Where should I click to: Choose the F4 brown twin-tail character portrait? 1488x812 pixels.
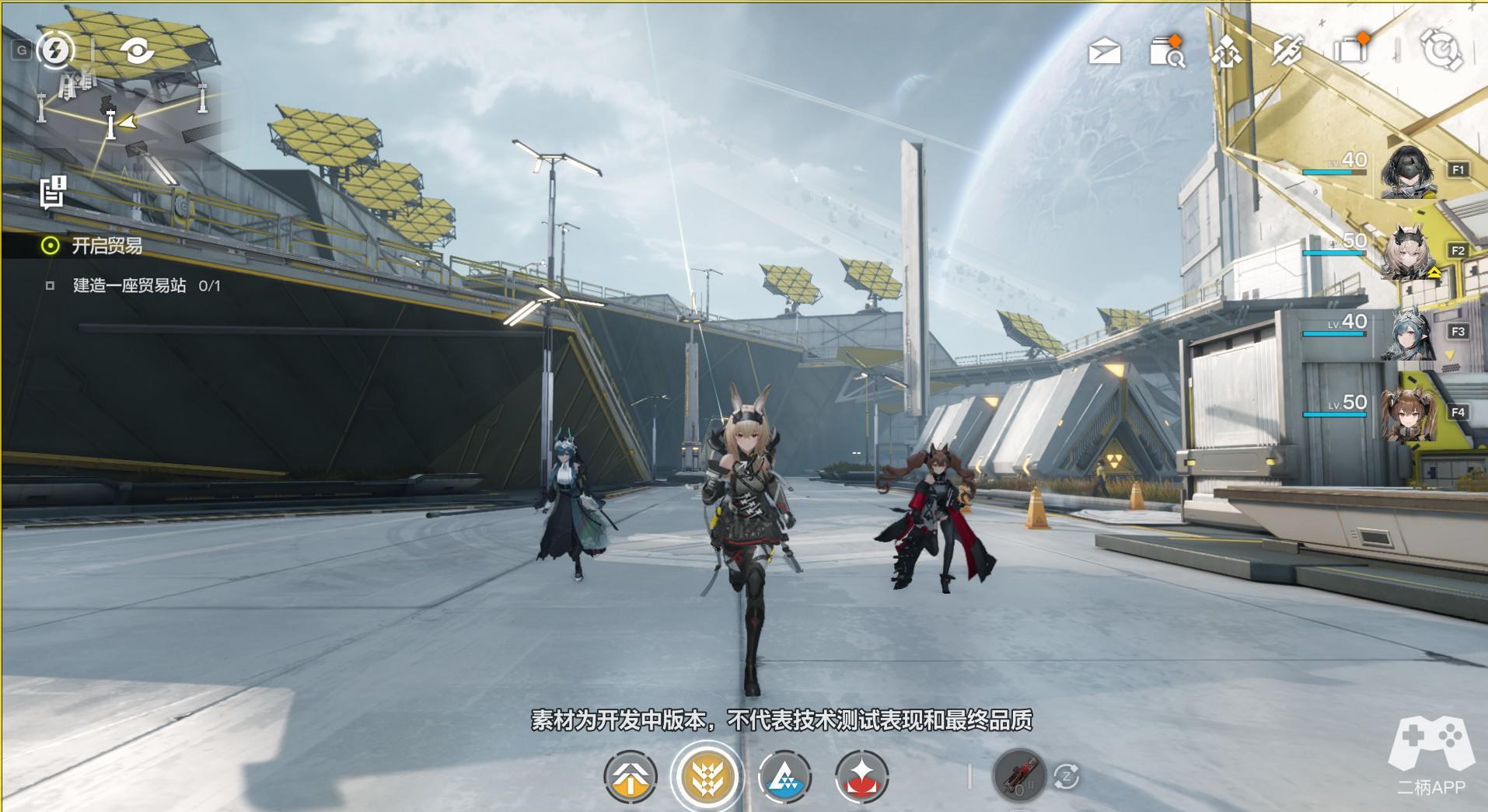(1408, 414)
